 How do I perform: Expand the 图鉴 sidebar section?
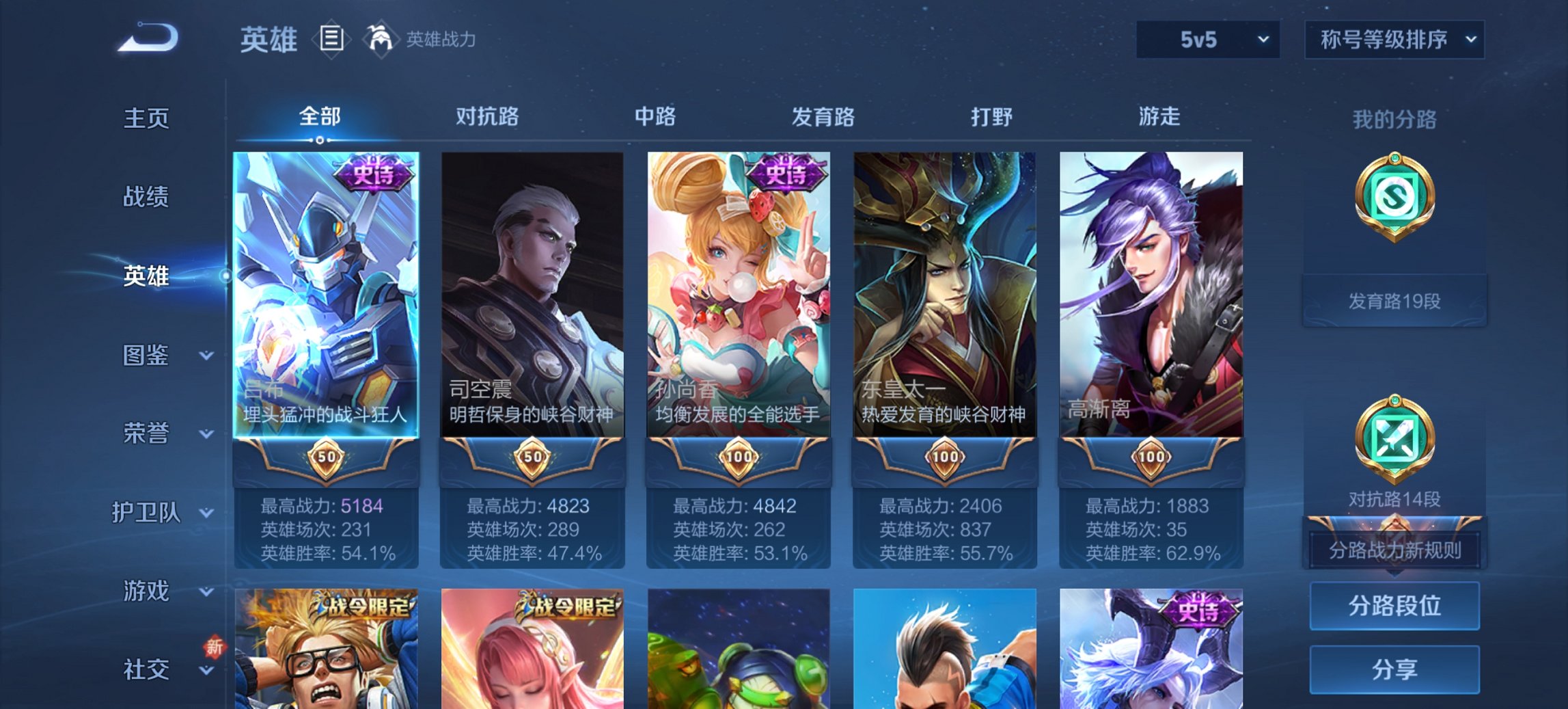coord(147,356)
